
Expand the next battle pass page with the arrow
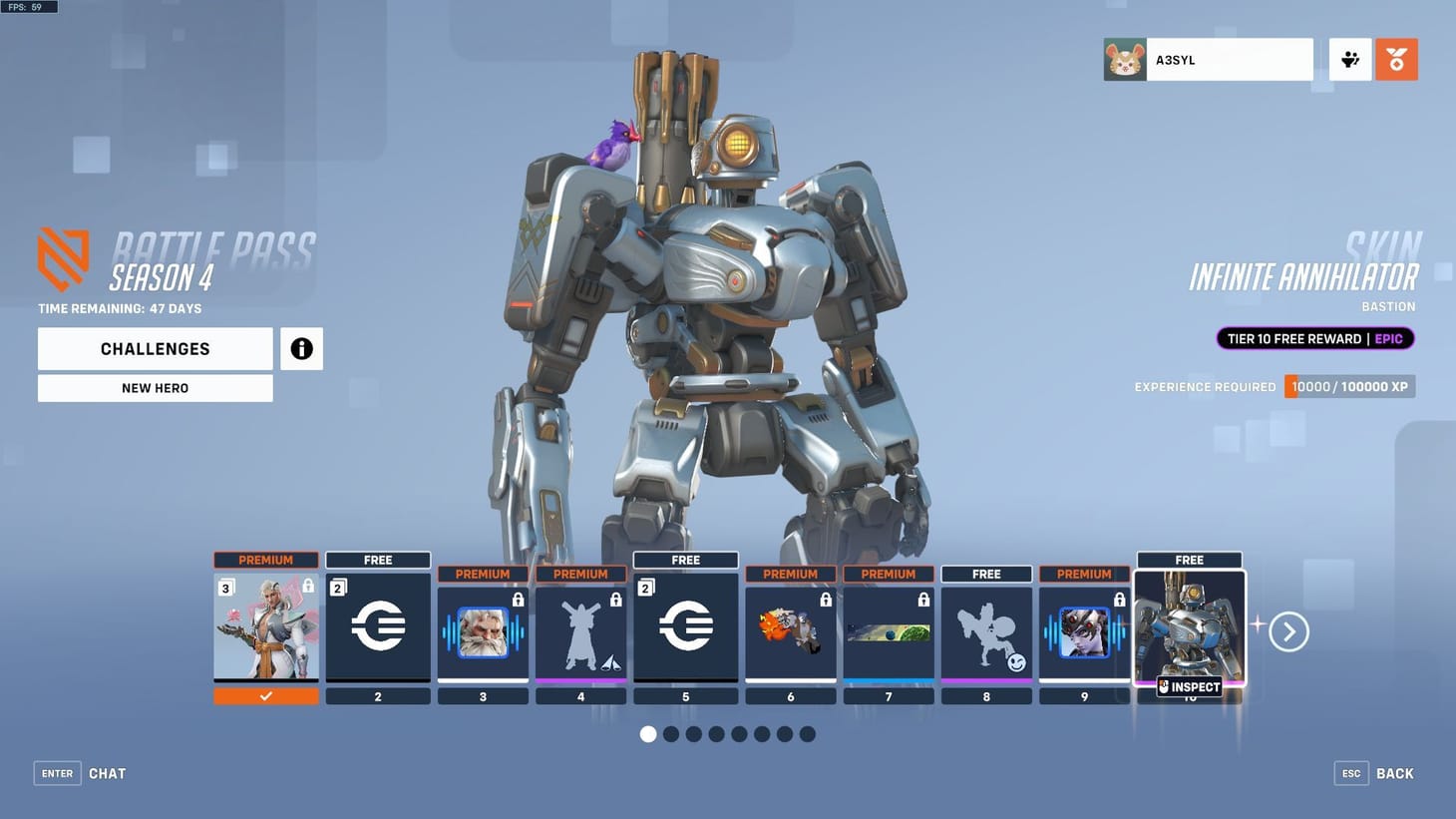1288,631
